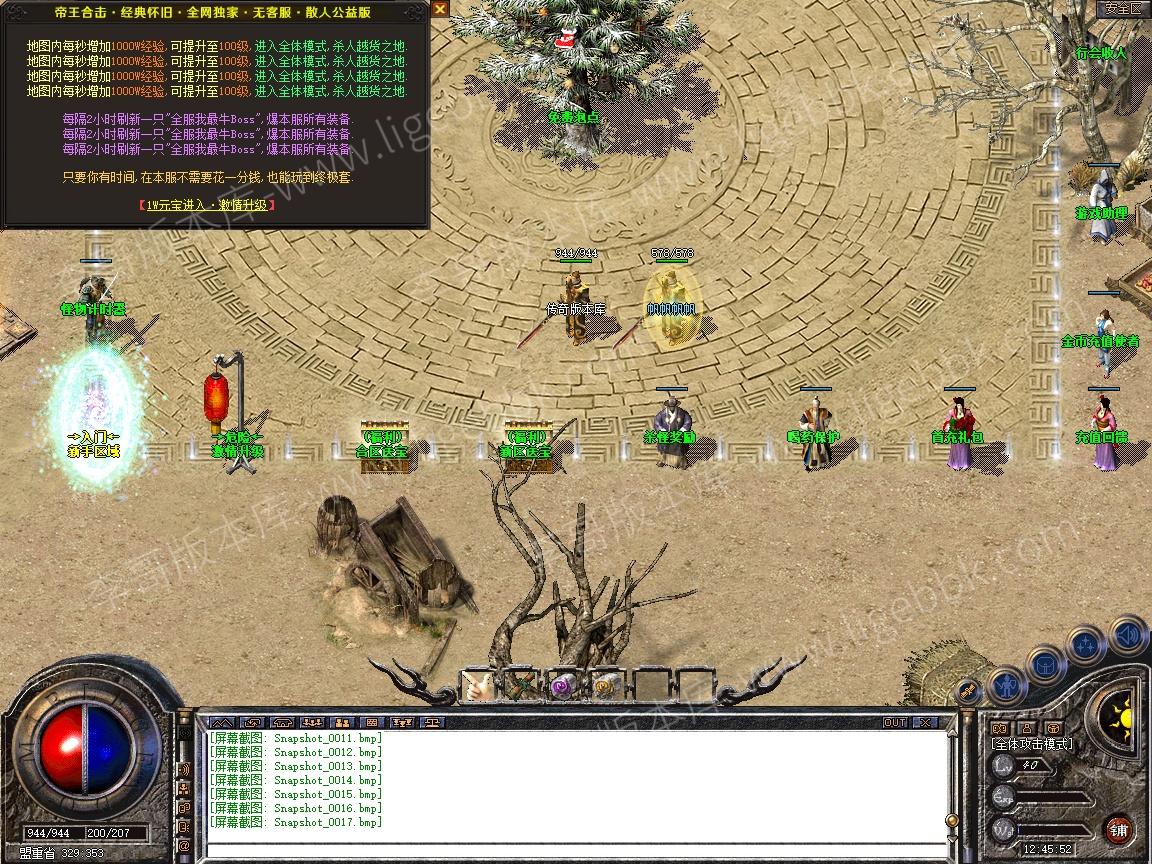1152x864 pixels.
Task: Toggle the sound-wave chat filter button
Action: 184,769
